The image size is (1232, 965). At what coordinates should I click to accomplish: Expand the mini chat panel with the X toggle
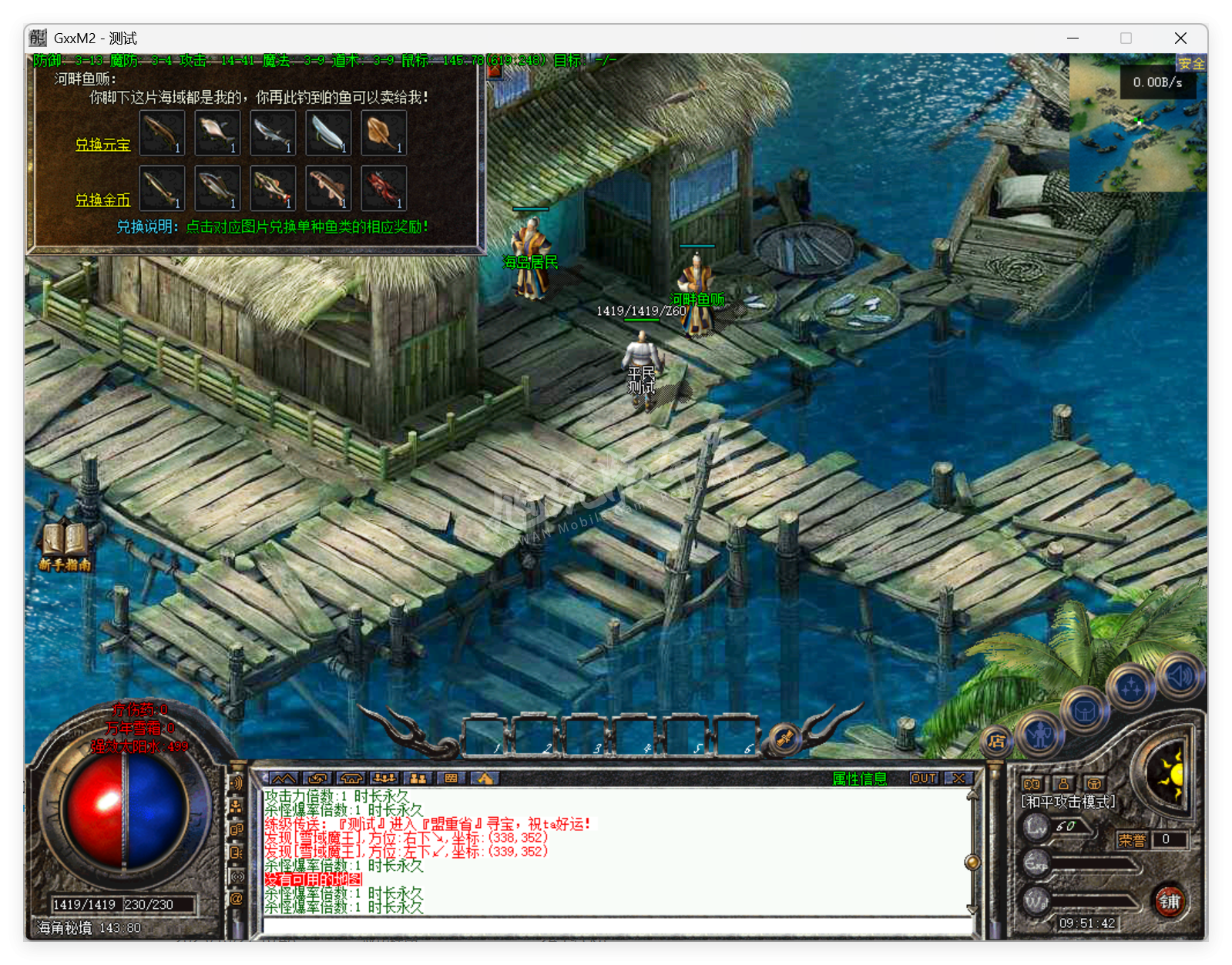958,779
